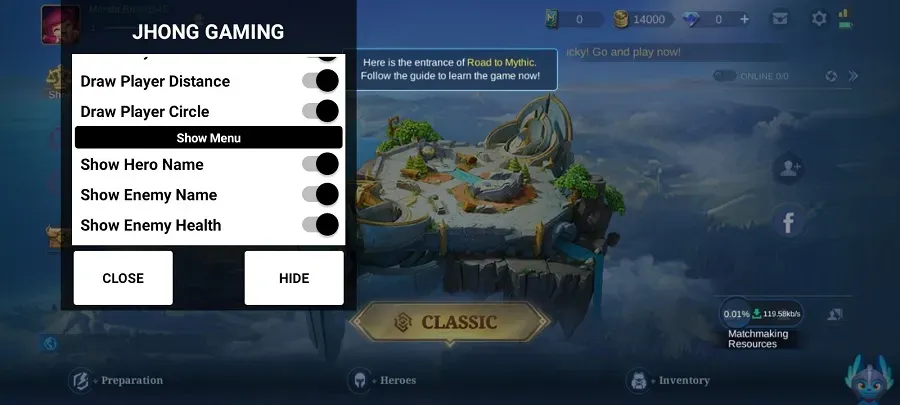900x405 pixels.
Task: Collapse the Show Menu section header
Action: click(x=209, y=138)
